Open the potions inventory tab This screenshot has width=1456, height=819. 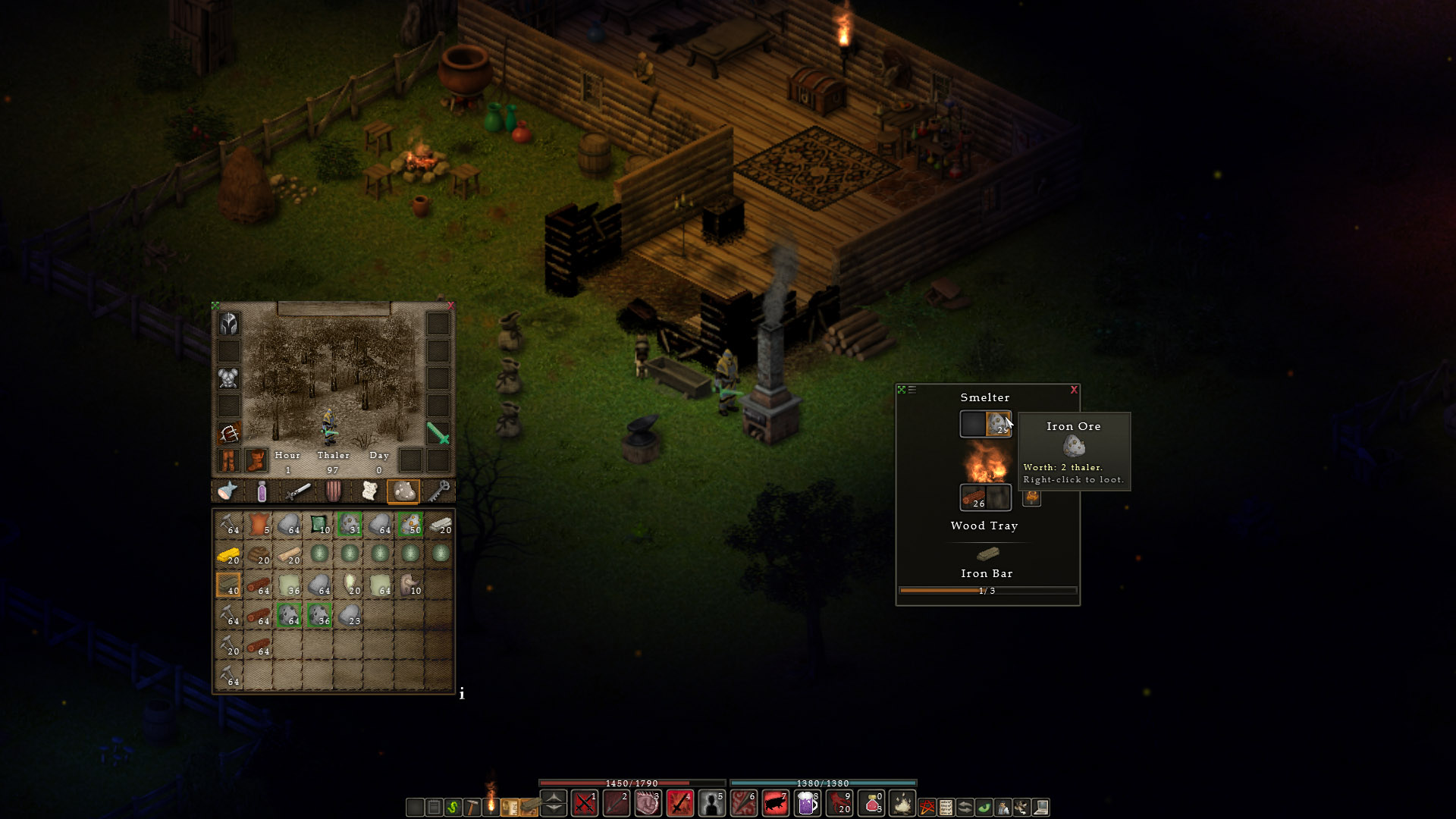point(262,491)
